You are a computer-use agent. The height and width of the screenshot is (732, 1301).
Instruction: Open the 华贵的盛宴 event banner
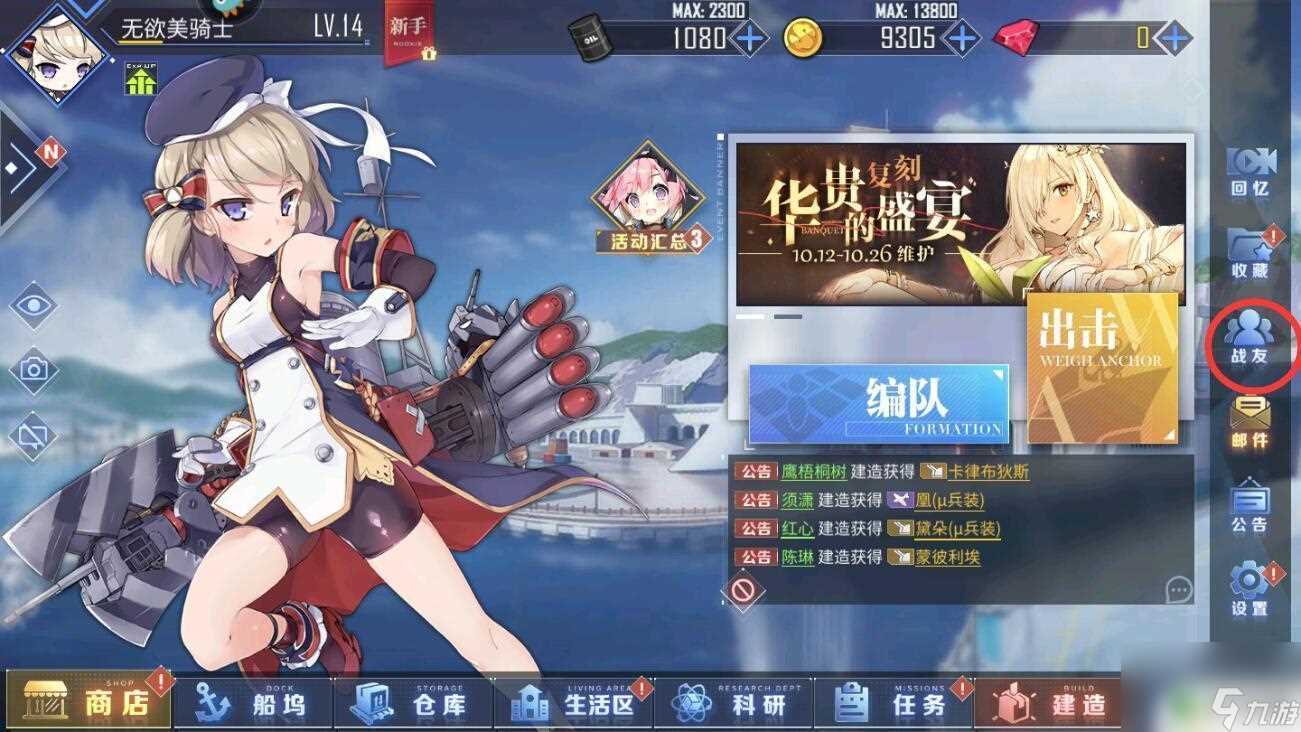[x=960, y=220]
